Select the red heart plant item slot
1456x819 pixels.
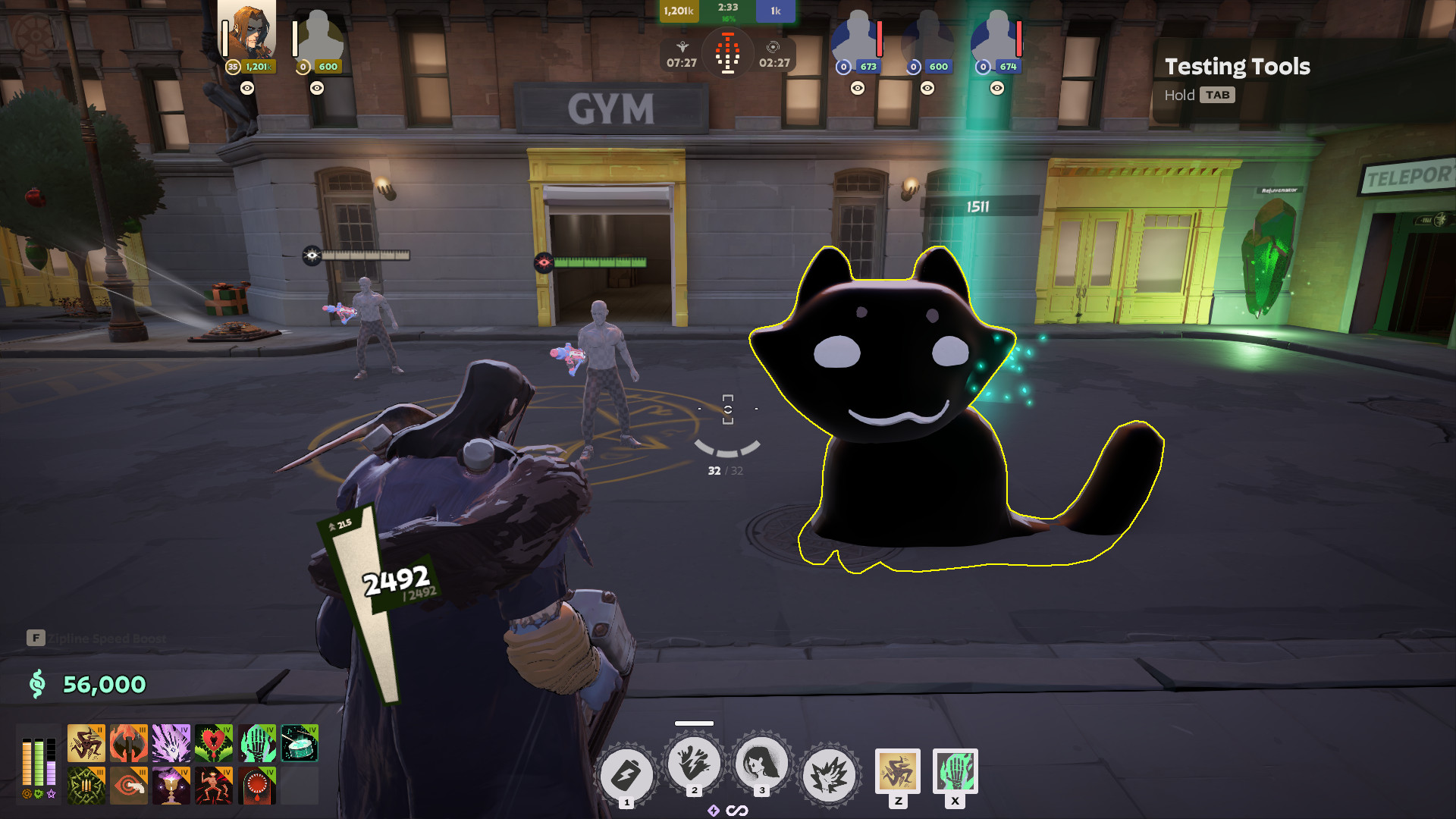pos(214,743)
